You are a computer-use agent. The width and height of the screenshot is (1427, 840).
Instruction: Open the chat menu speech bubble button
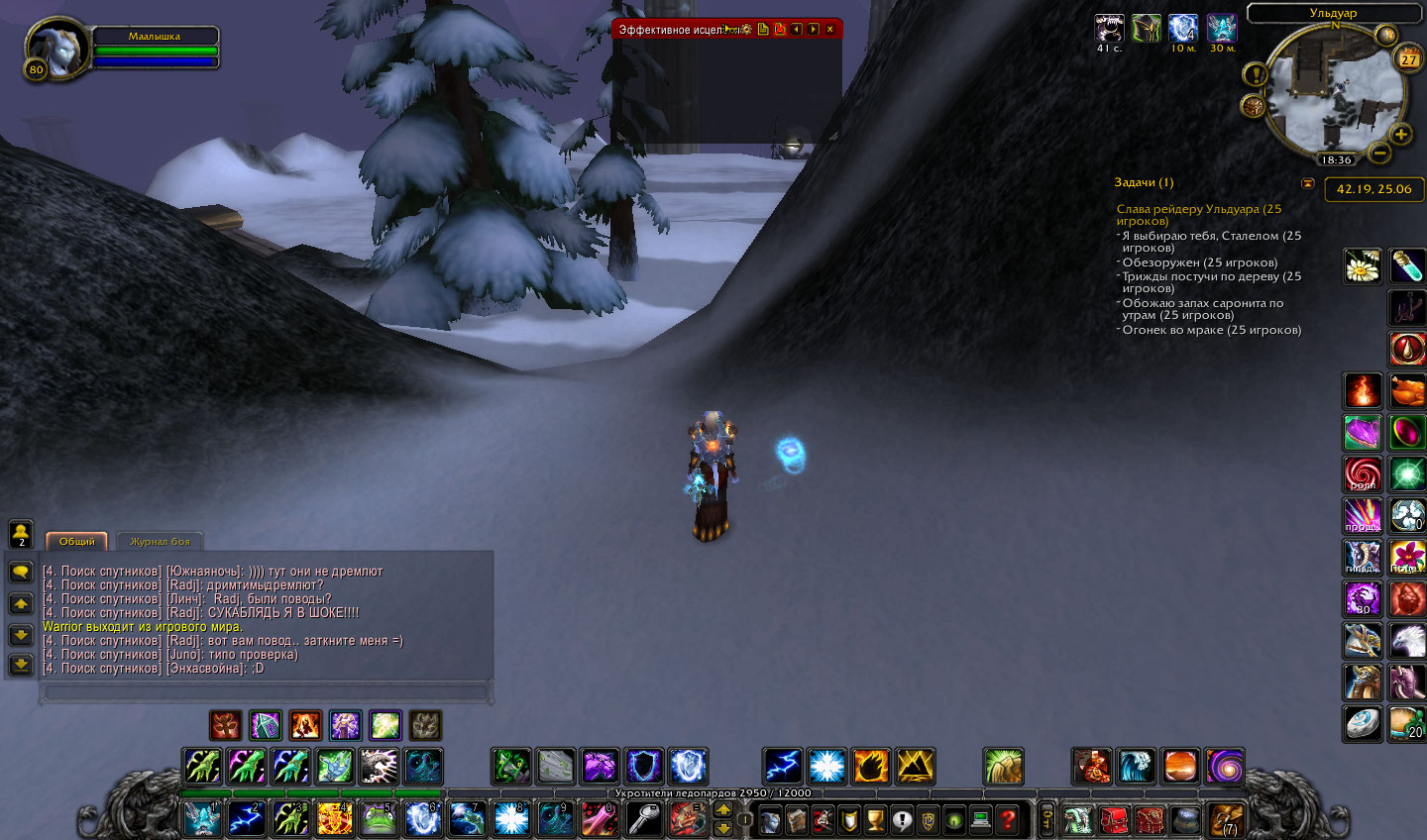coord(21,572)
